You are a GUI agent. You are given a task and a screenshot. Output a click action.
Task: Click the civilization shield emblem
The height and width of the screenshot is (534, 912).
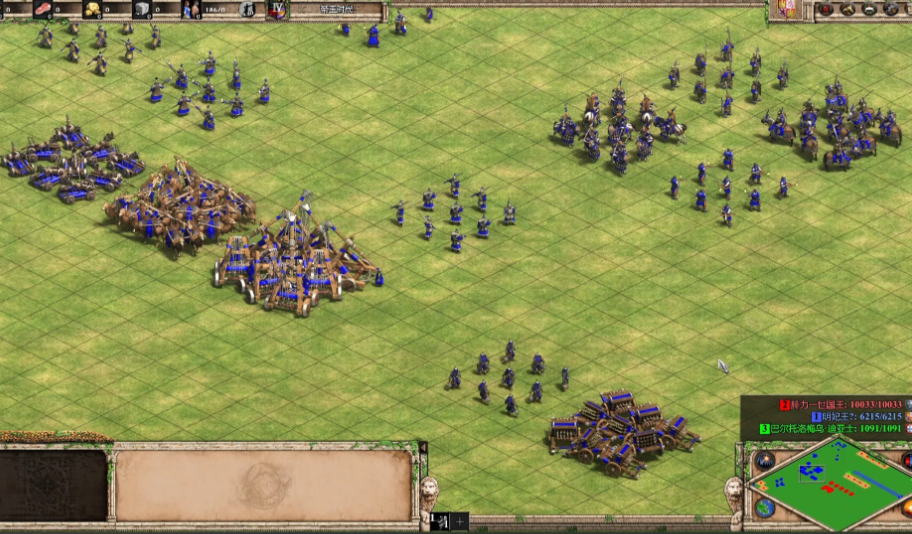pos(783,9)
